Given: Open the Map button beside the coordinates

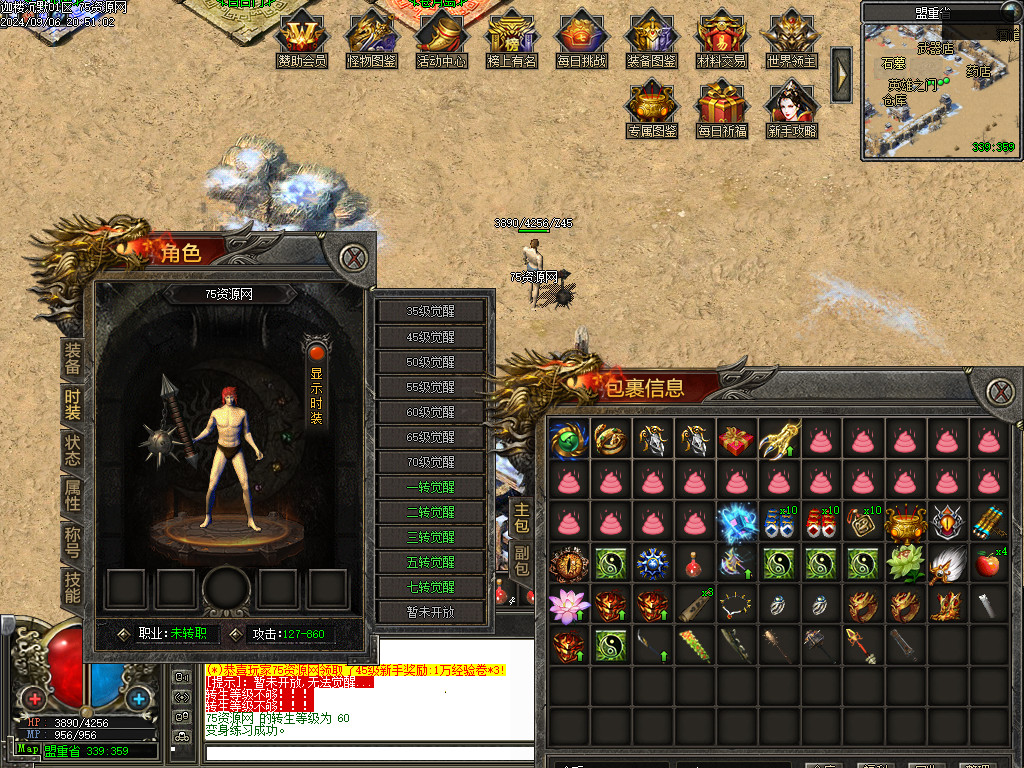Looking at the screenshot, I should point(27,749).
